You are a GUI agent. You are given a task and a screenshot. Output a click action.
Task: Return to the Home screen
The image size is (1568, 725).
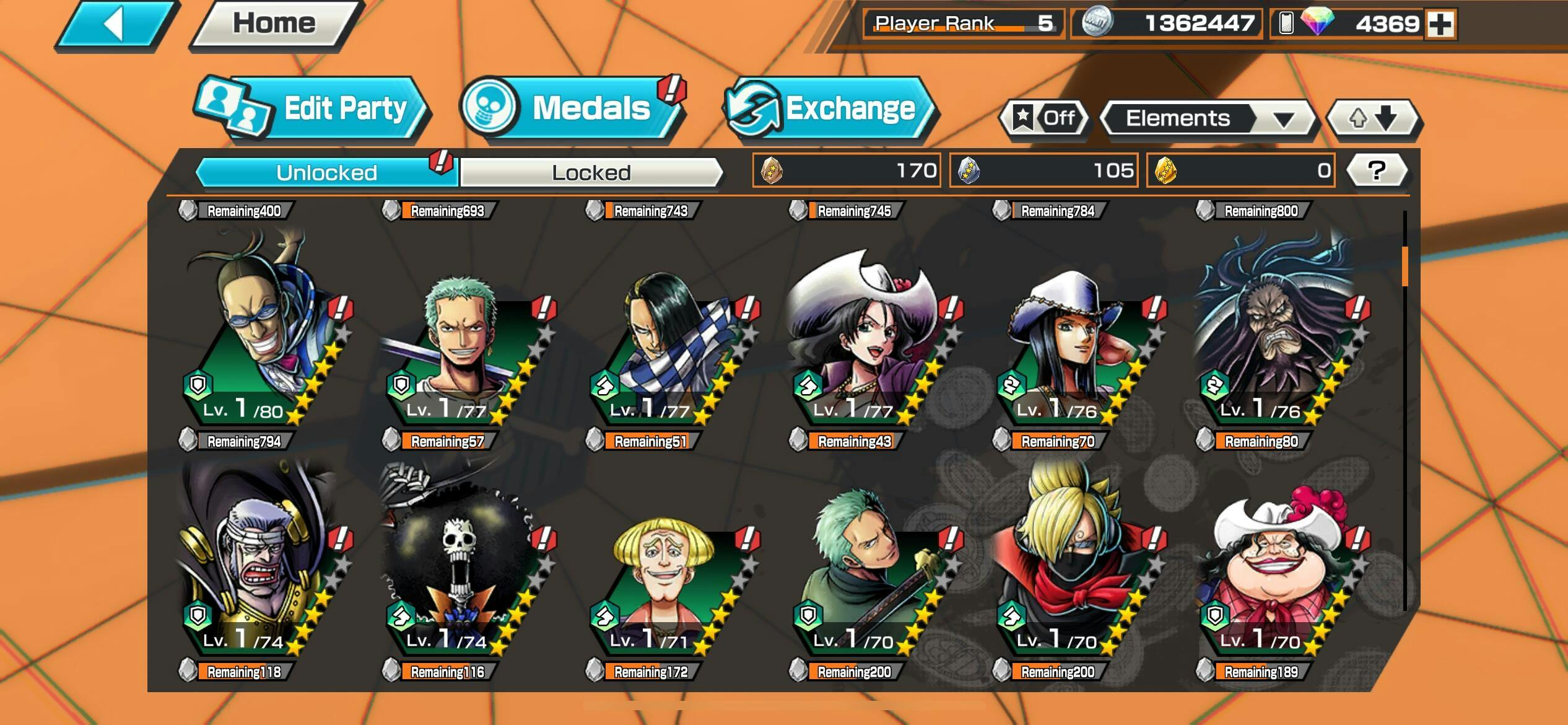click(x=274, y=25)
